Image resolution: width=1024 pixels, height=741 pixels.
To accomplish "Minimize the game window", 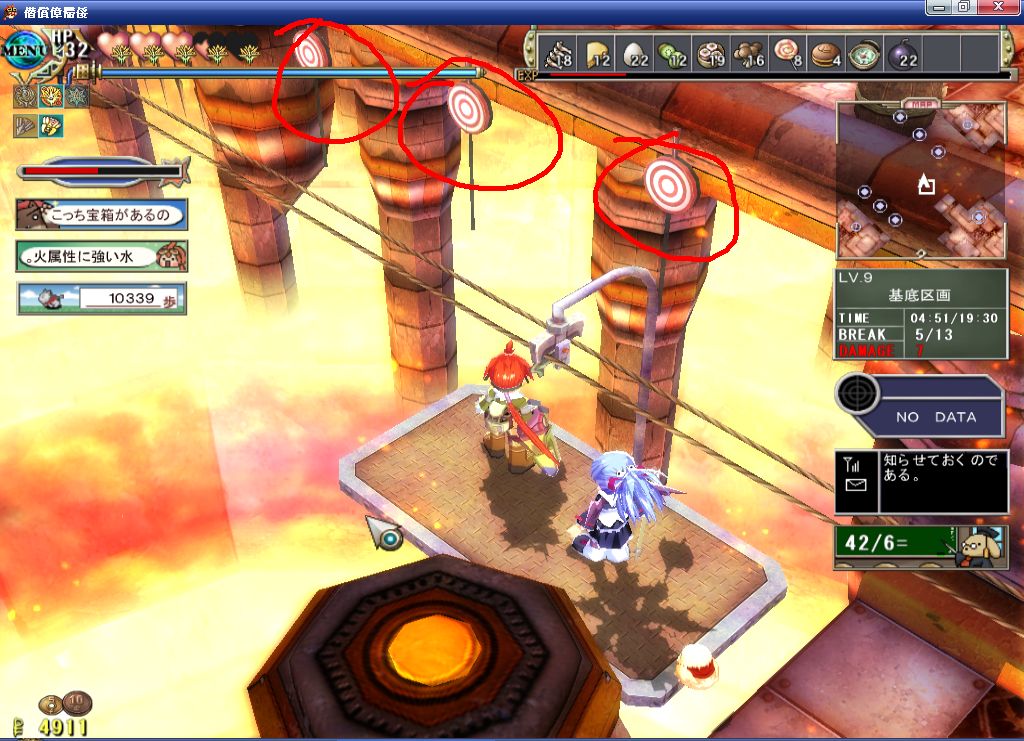I will click(937, 7).
